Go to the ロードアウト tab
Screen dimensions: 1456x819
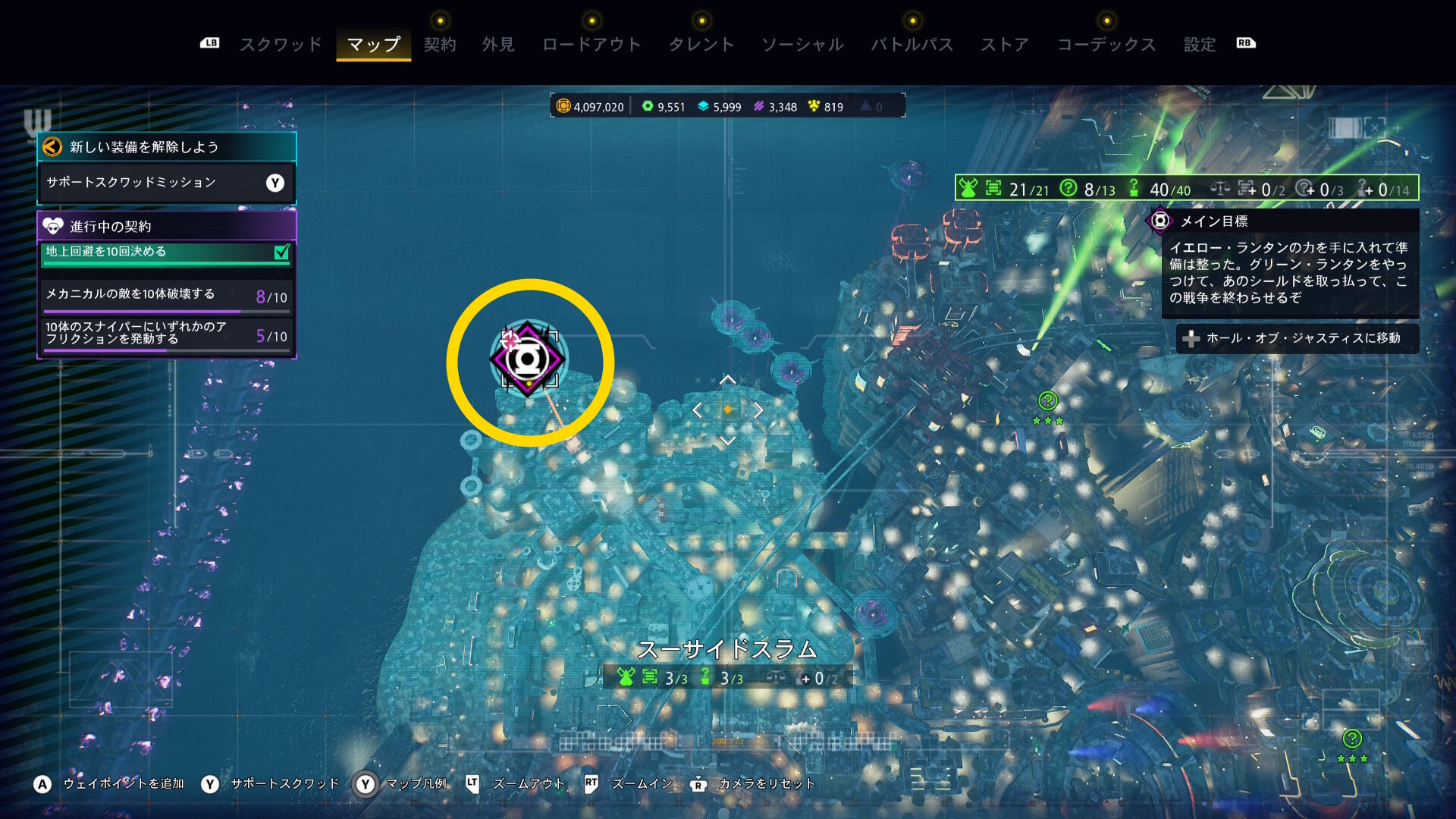tap(591, 45)
